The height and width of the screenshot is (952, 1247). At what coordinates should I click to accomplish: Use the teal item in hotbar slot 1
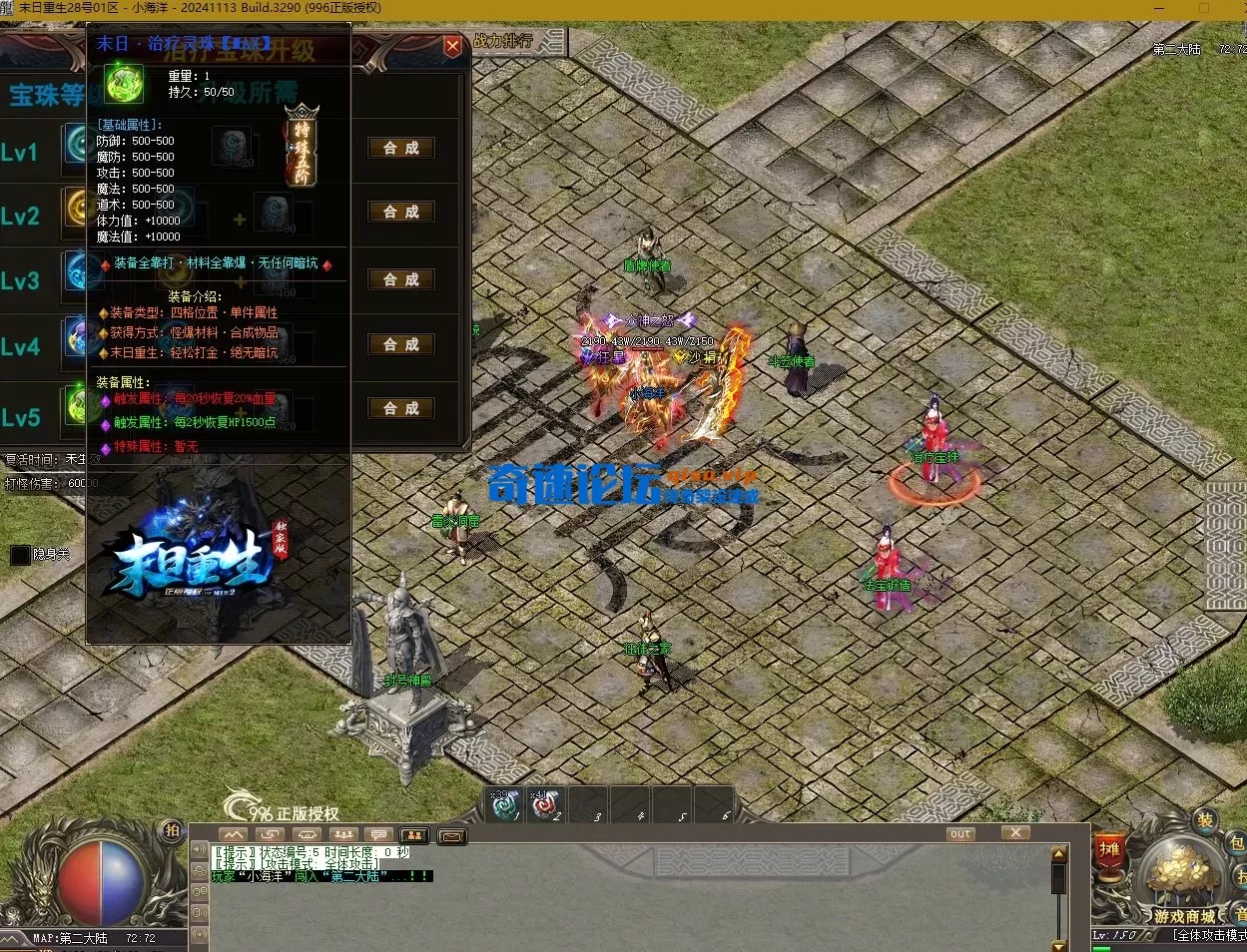[505, 804]
